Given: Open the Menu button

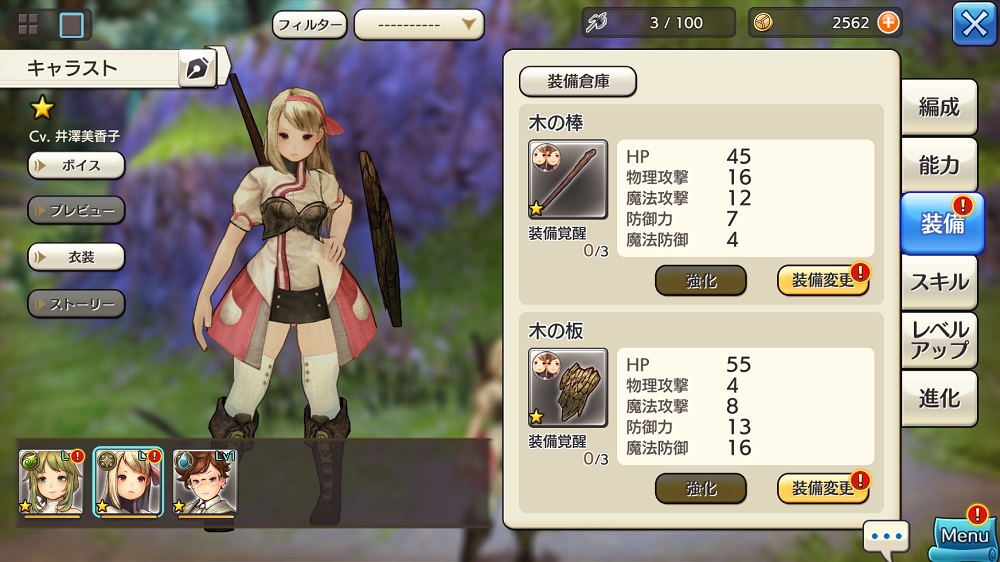Looking at the screenshot, I should click(964, 536).
